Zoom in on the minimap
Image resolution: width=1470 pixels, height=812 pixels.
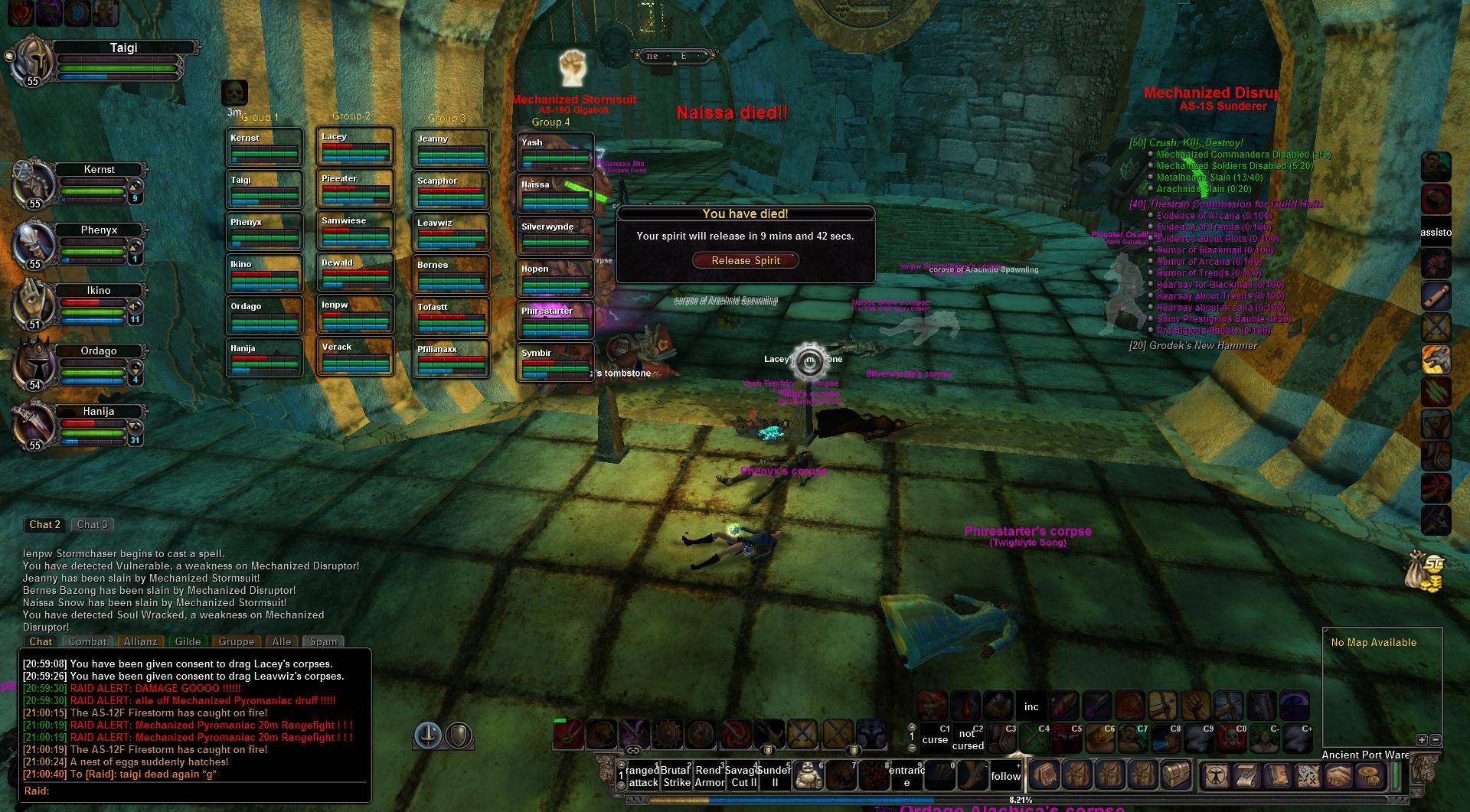pos(1422,740)
